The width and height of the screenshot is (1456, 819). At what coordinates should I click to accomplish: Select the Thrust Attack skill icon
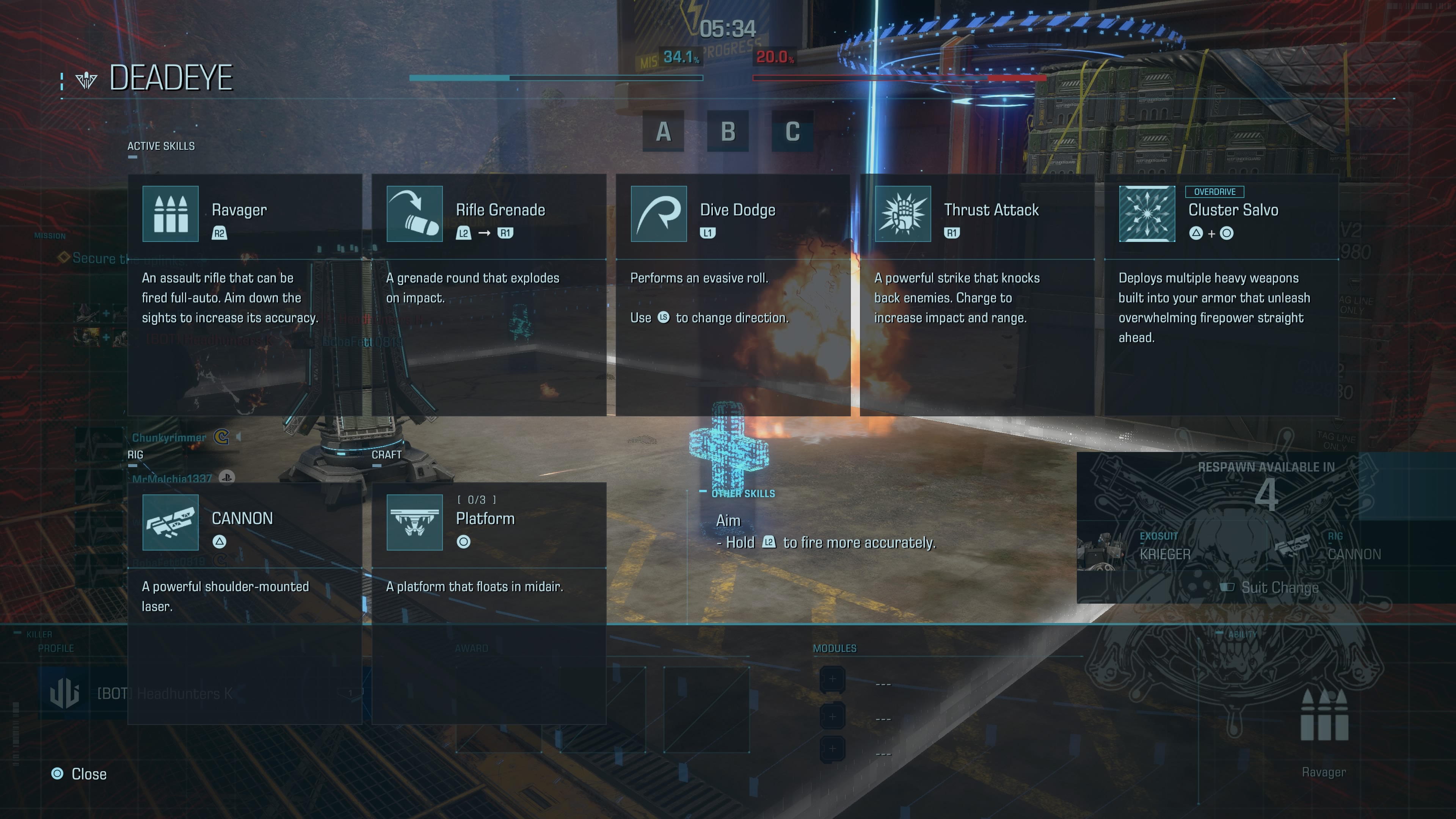[x=903, y=213]
